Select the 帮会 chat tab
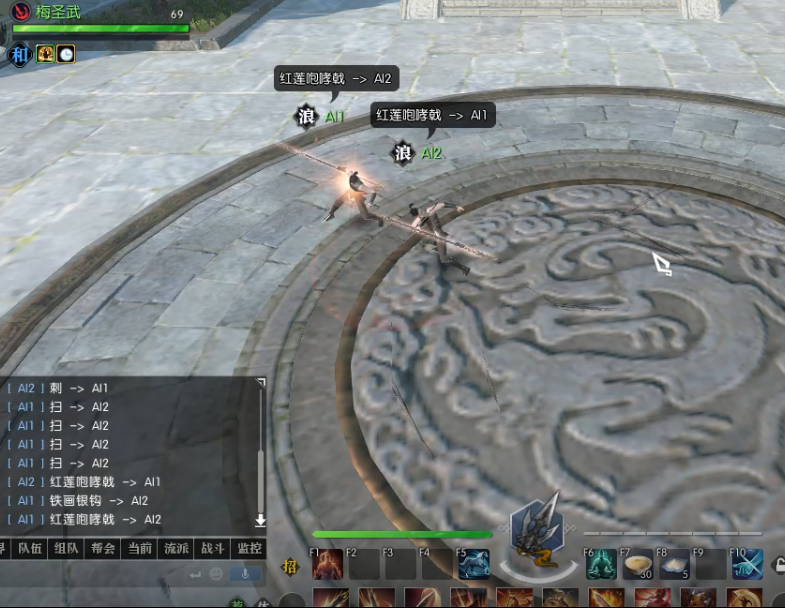785x608 pixels. [104, 548]
